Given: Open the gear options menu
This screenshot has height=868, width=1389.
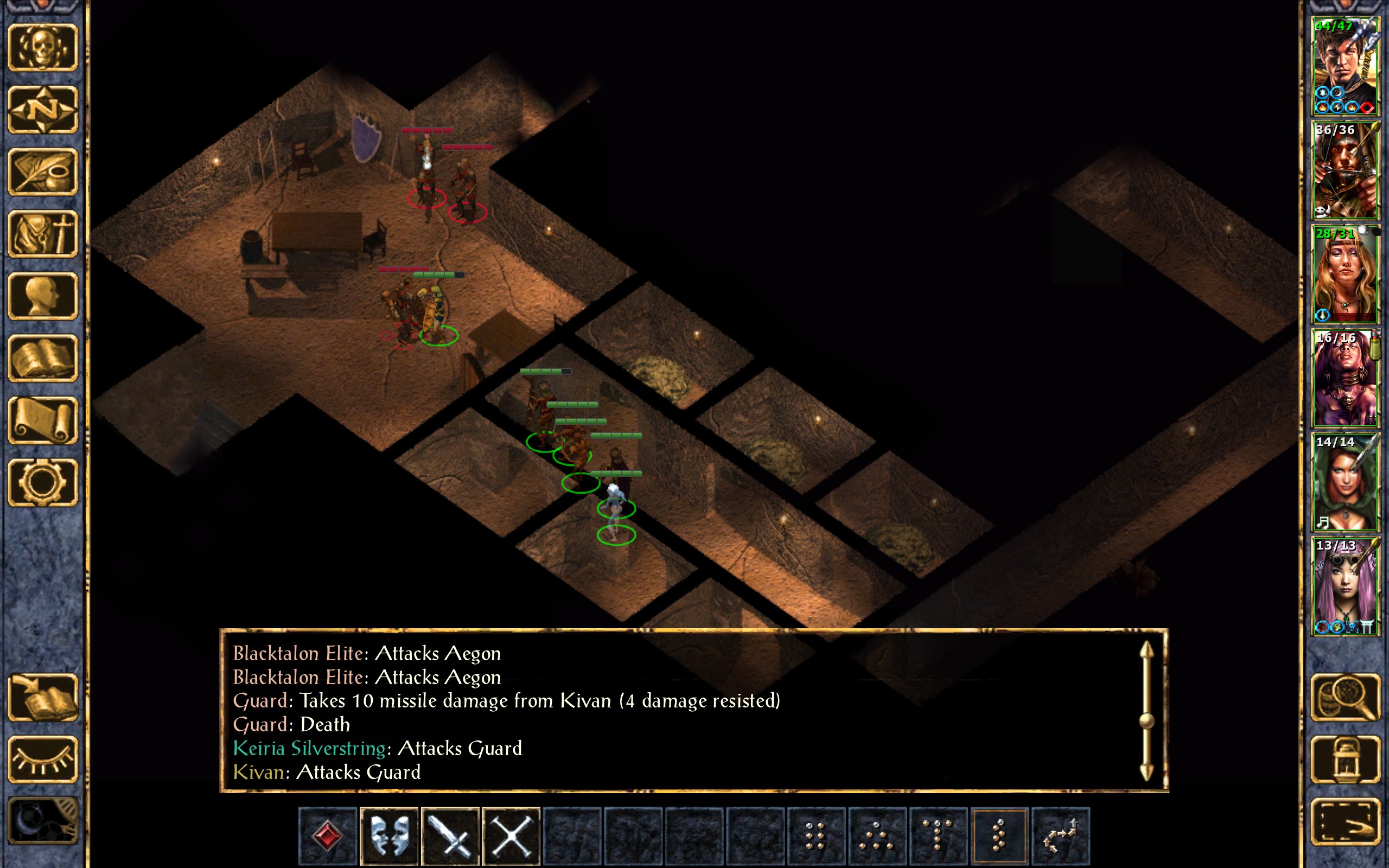Looking at the screenshot, I should (x=43, y=482).
